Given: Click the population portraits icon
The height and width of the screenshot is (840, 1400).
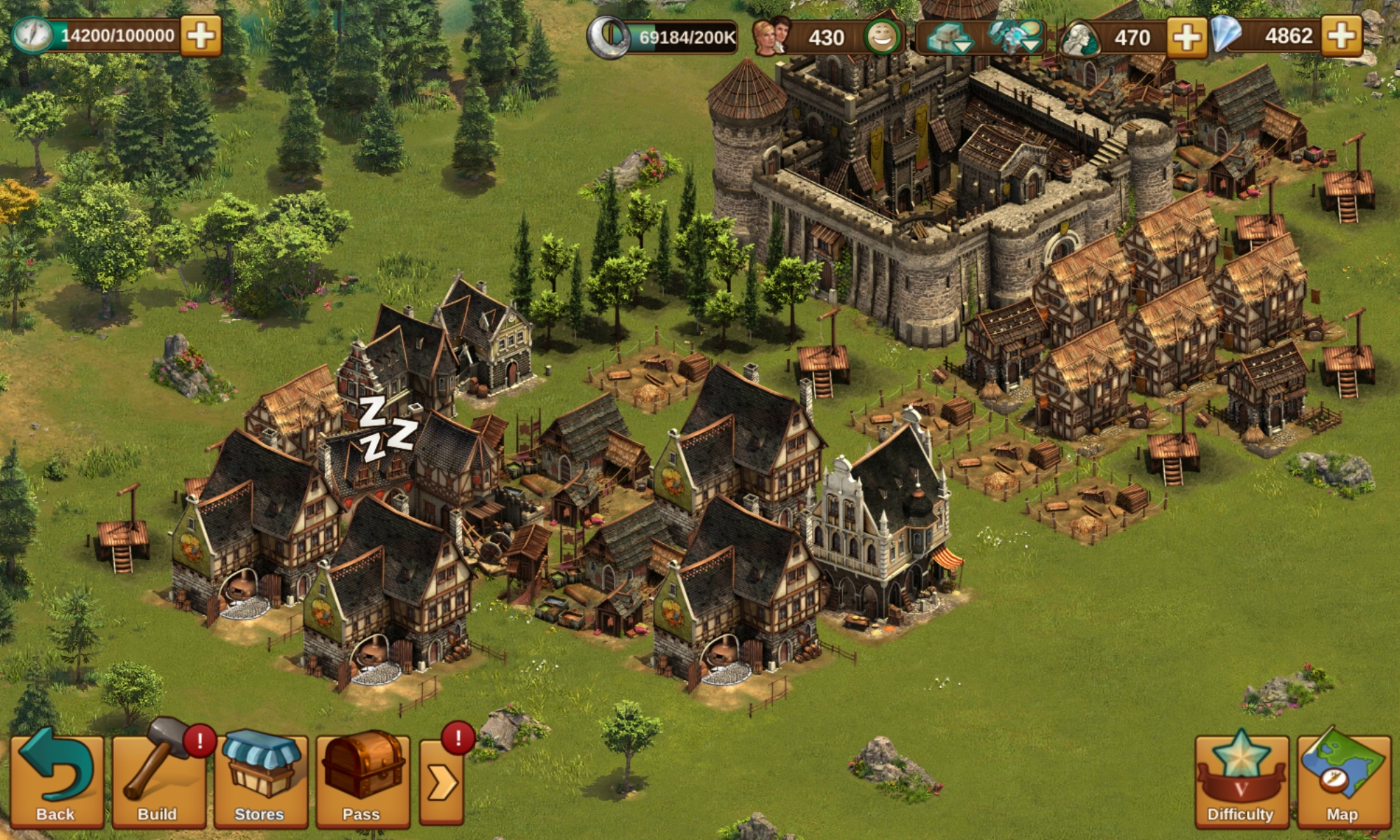Looking at the screenshot, I should click(x=771, y=36).
